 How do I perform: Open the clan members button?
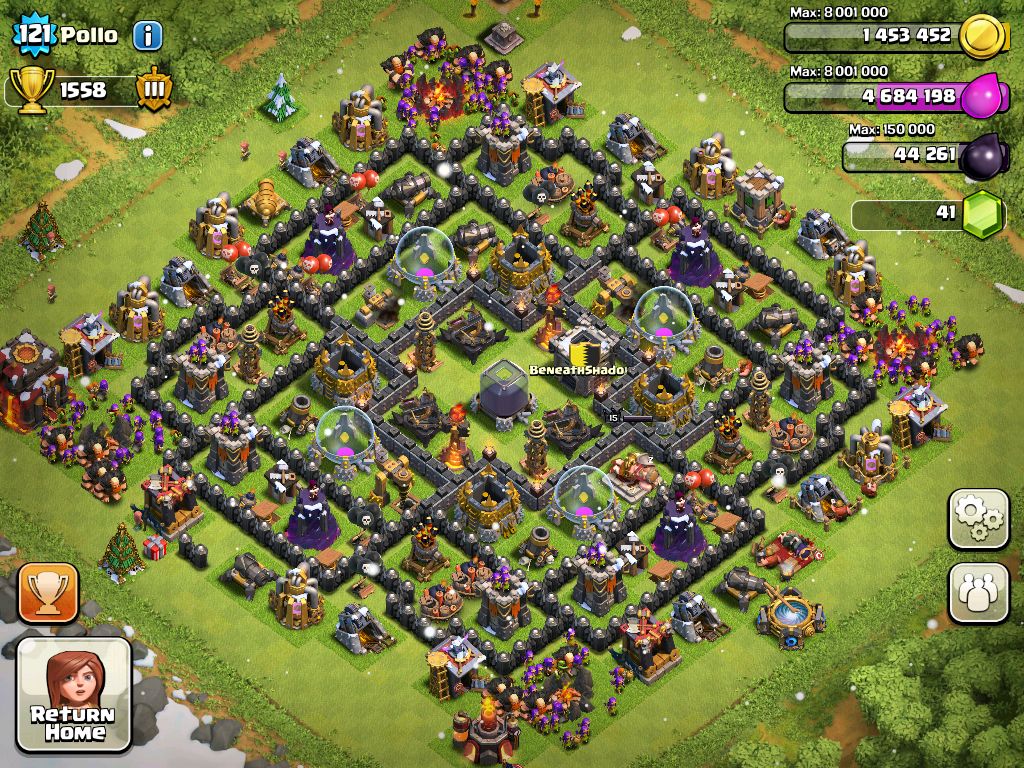click(978, 592)
